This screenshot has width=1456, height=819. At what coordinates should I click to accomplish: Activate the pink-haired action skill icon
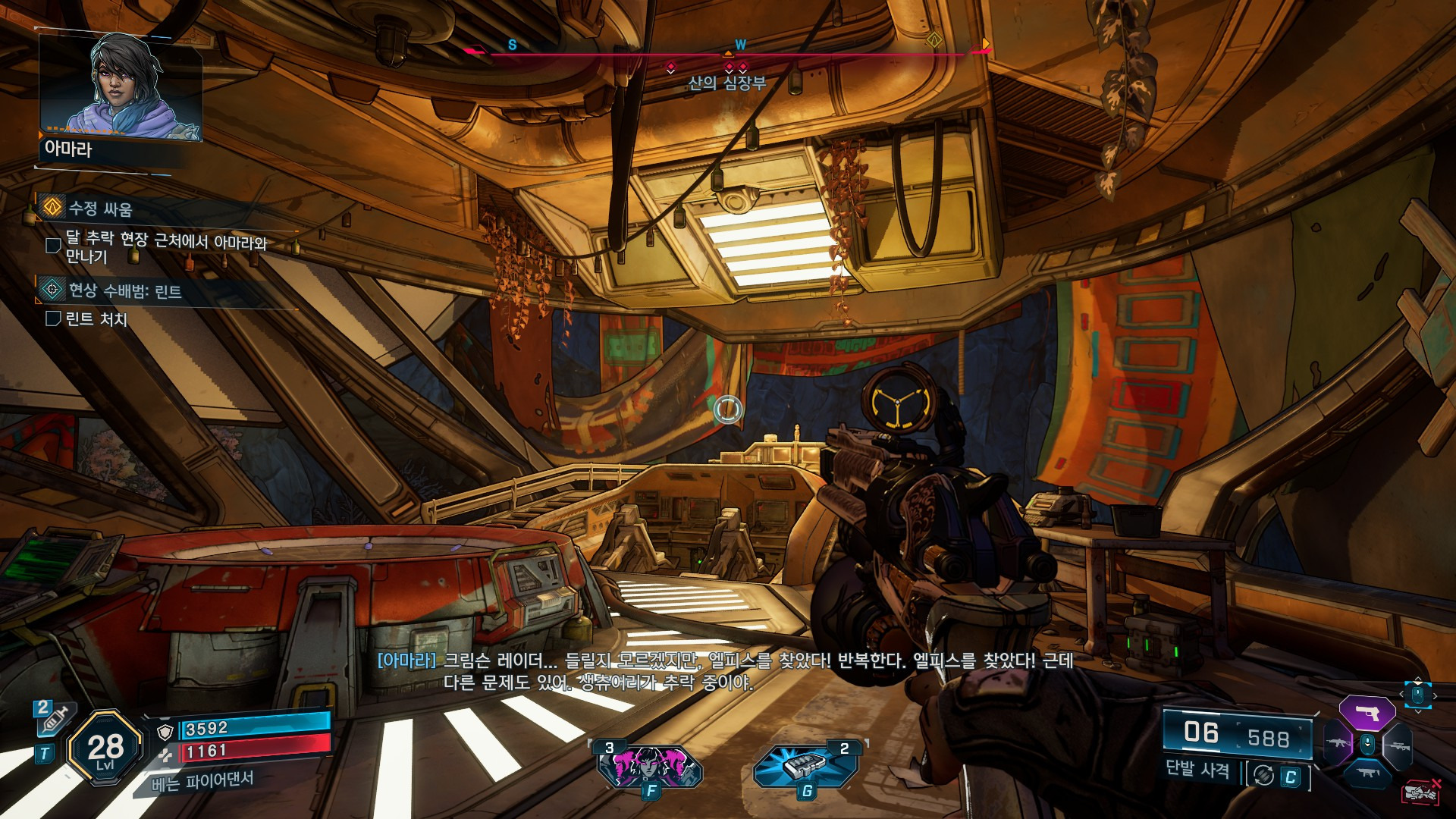point(650,766)
